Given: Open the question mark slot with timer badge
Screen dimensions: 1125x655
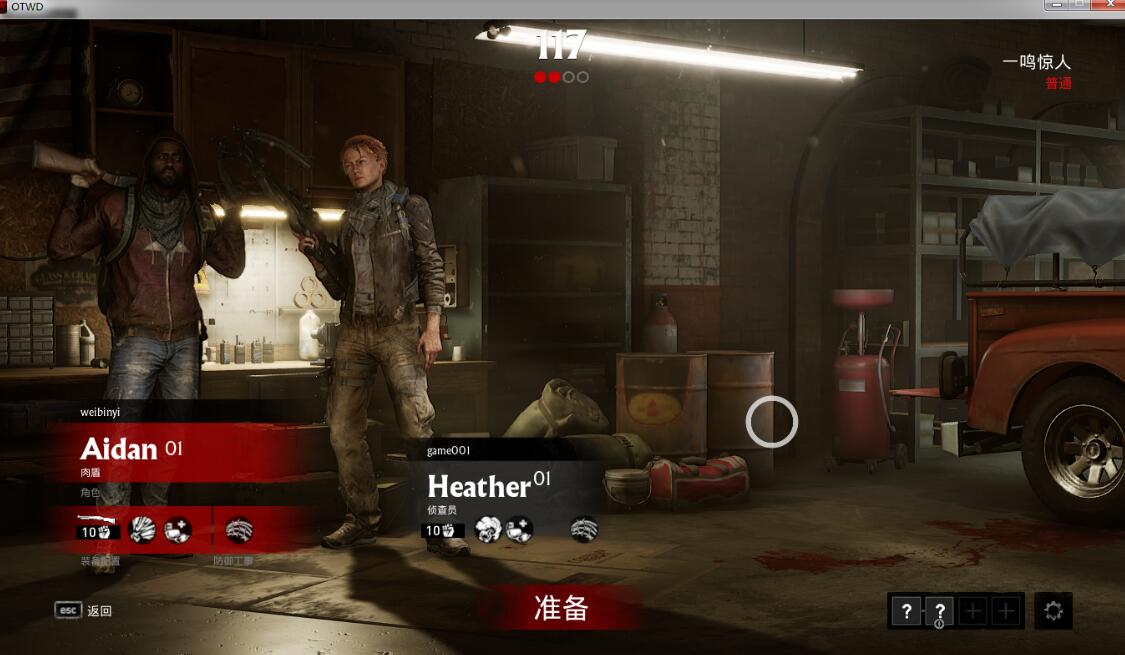Looking at the screenshot, I should pyautogui.click(x=939, y=611).
